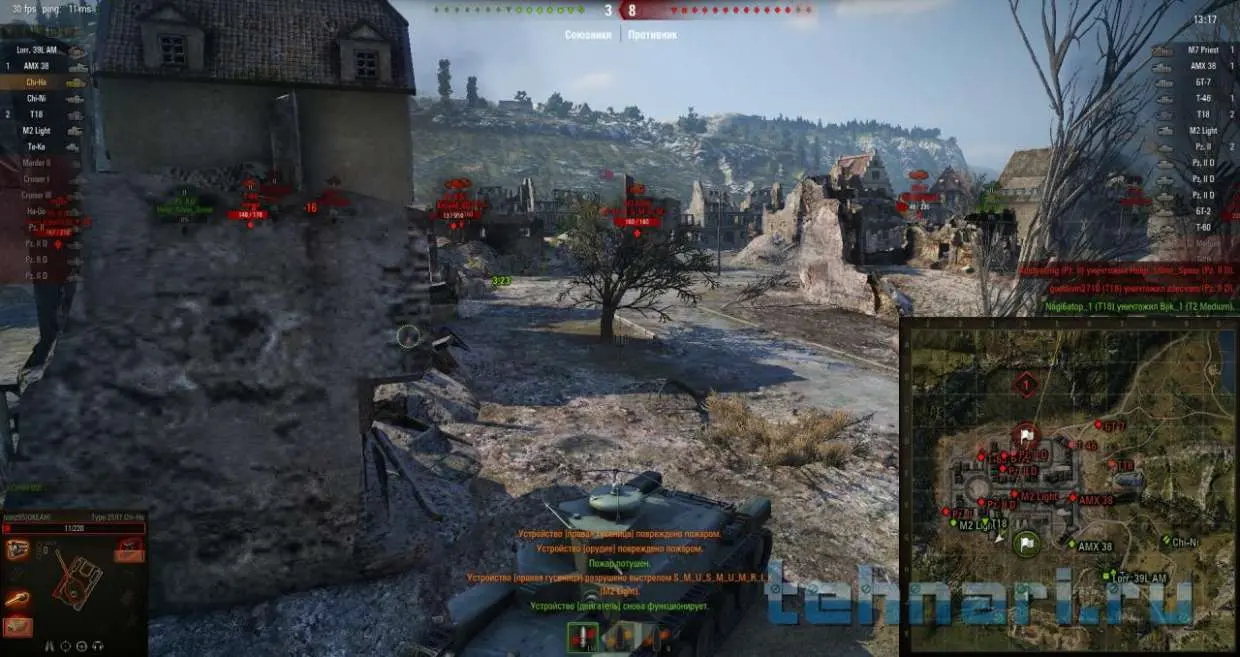Click the gun module icon on damage panel
The height and width of the screenshot is (657, 1240).
[x=17, y=599]
